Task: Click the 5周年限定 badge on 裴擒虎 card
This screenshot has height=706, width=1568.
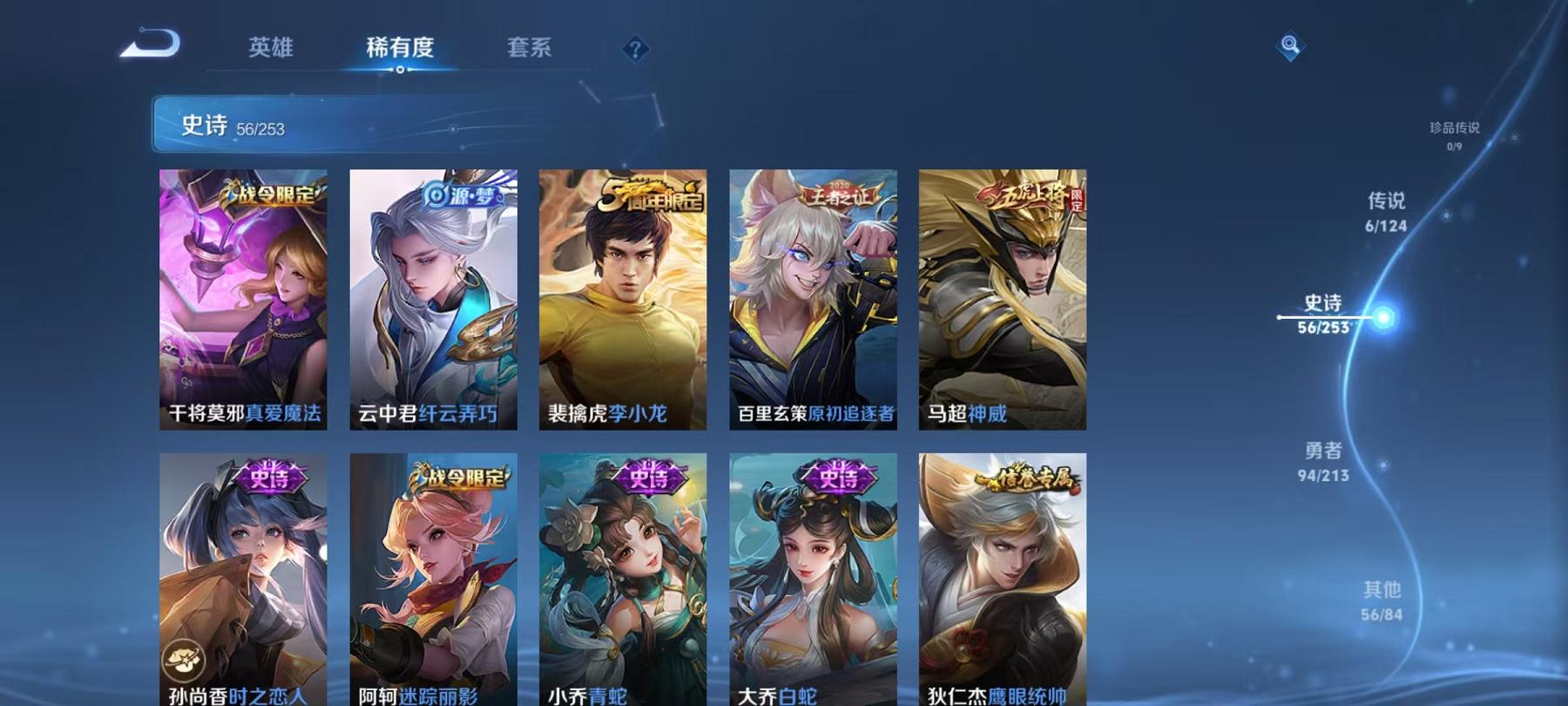Action: pyautogui.click(x=650, y=193)
